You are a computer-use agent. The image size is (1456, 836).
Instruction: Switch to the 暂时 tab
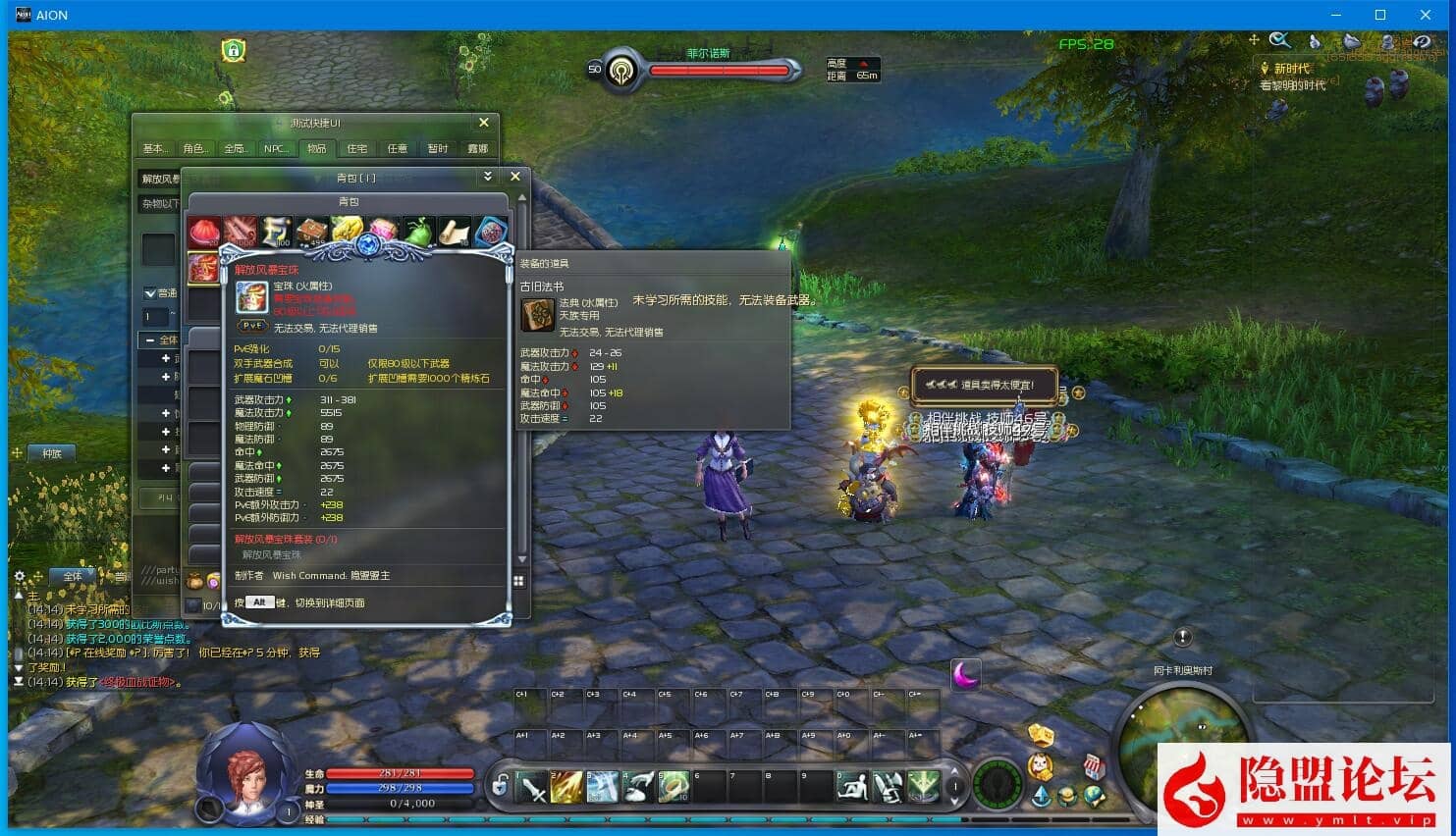(x=438, y=149)
